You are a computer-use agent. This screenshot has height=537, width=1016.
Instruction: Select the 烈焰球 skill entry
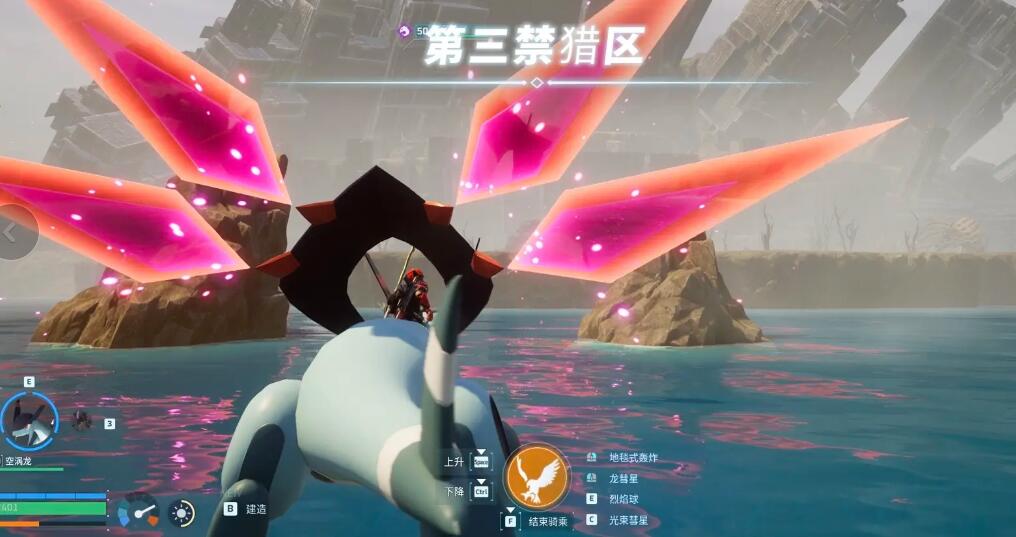click(623, 498)
